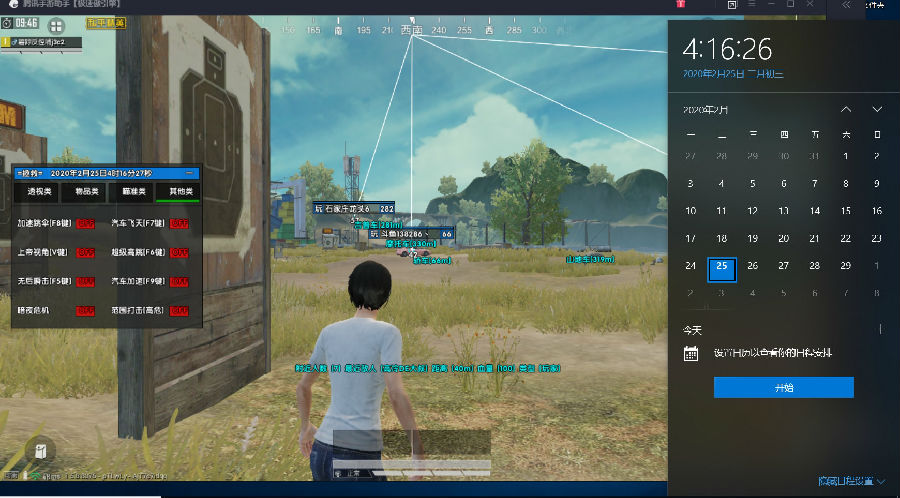This screenshot has height=498, width=900.
Task: Open the red gift box icon
Action: (681, 5)
